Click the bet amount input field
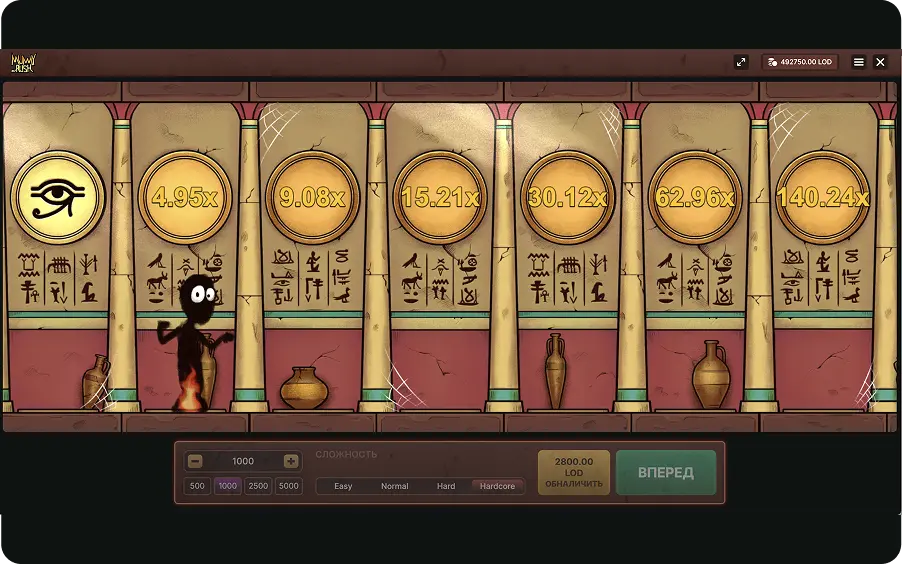The image size is (902, 564). (x=243, y=461)
